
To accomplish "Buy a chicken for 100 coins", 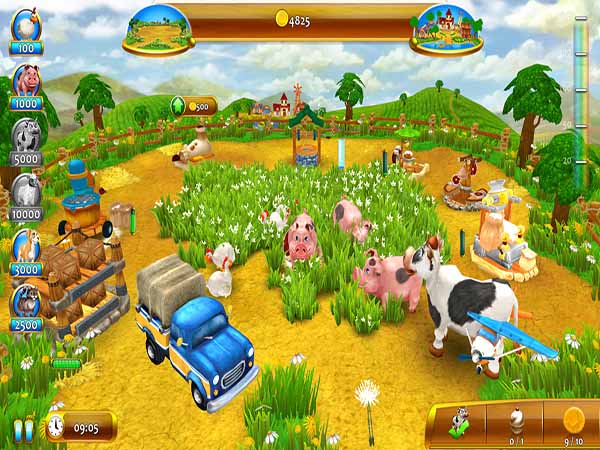I will tap(26, 27).
